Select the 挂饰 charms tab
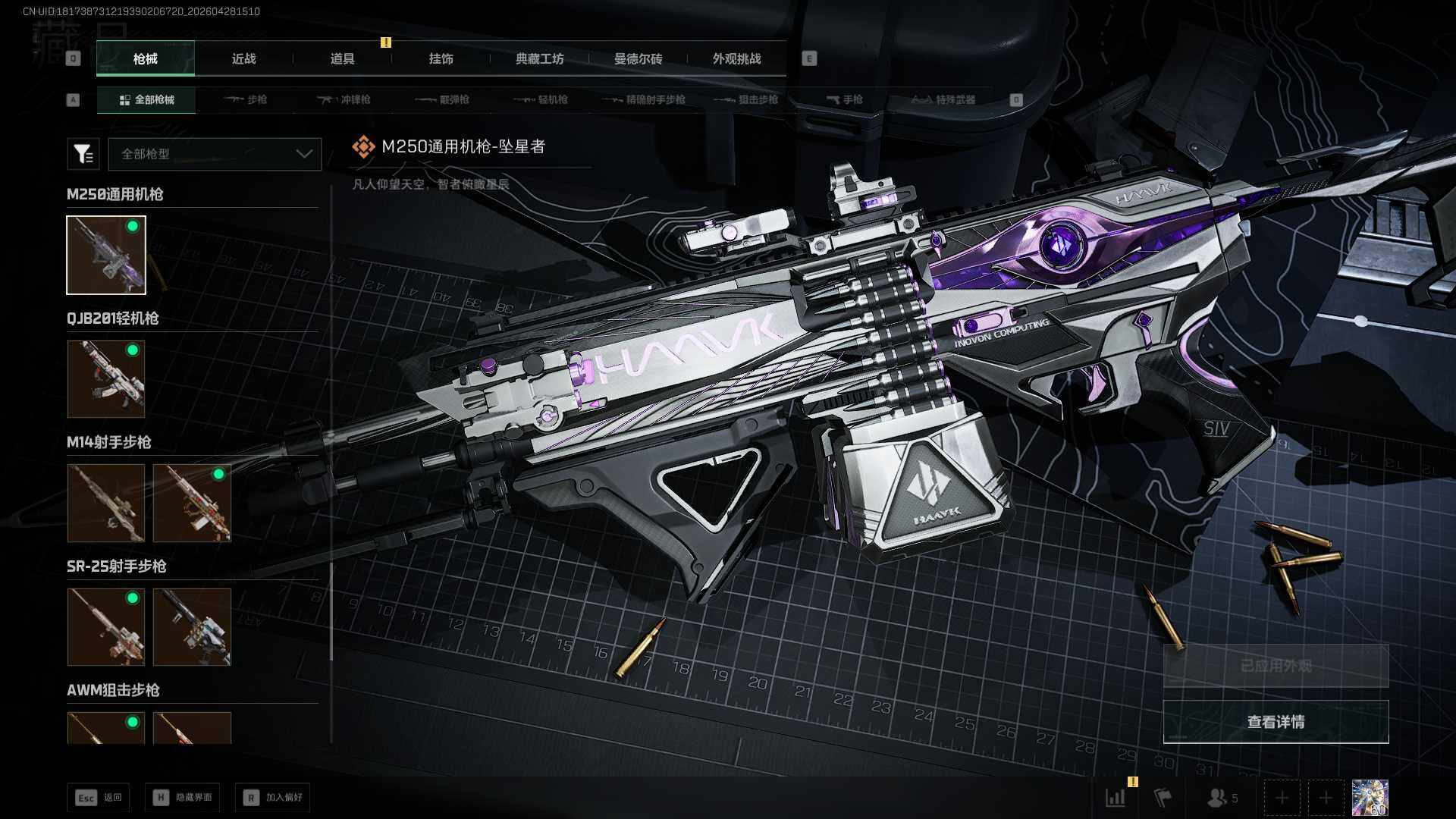Screen dimensions: 1456x819 pos(441,59)
